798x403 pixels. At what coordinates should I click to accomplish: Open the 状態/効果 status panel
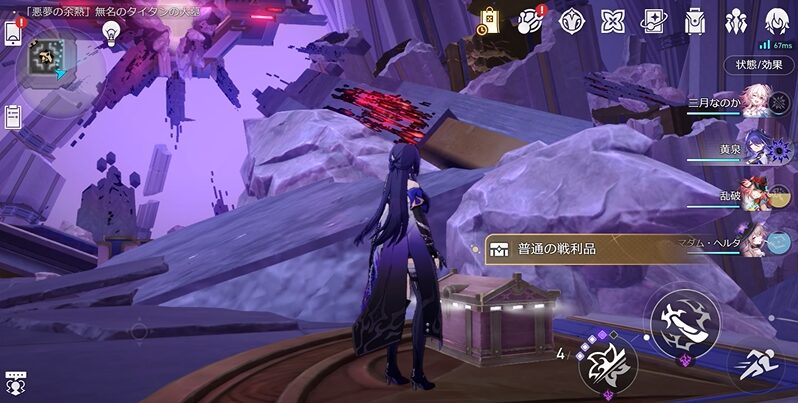pyautogui.click(x=759, y=65)
